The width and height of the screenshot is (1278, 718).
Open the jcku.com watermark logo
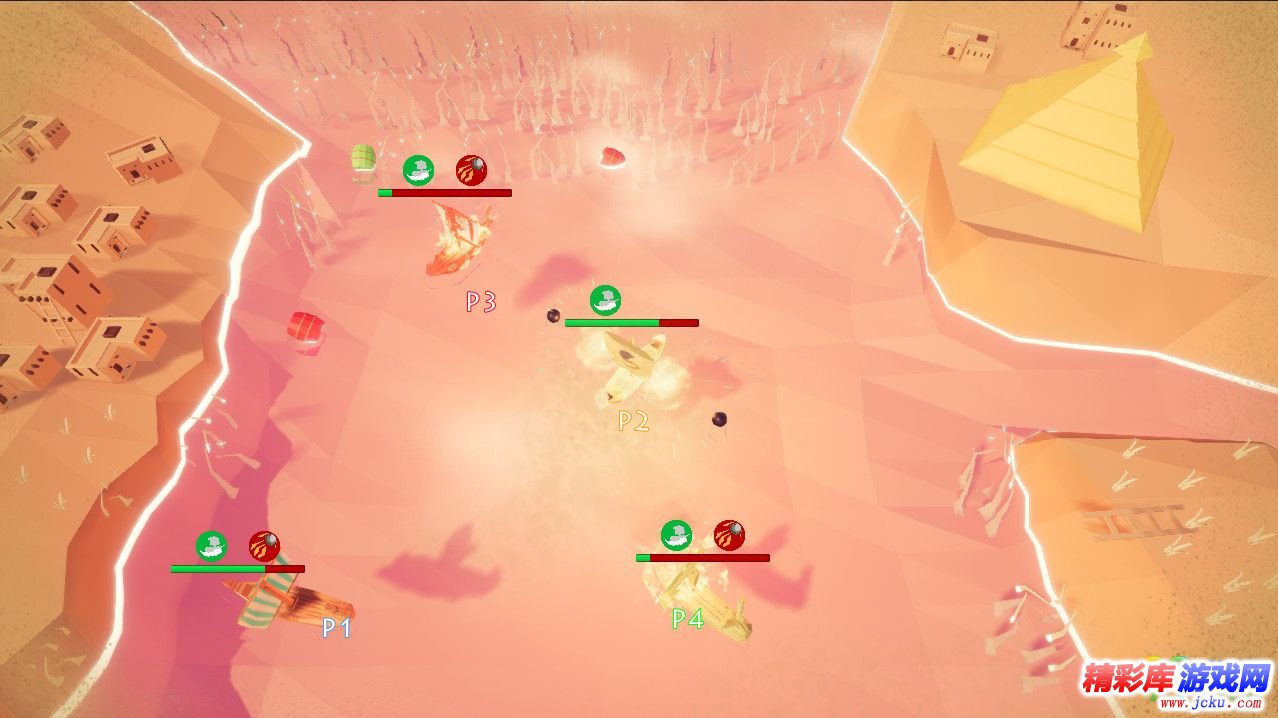(1174, 684)
